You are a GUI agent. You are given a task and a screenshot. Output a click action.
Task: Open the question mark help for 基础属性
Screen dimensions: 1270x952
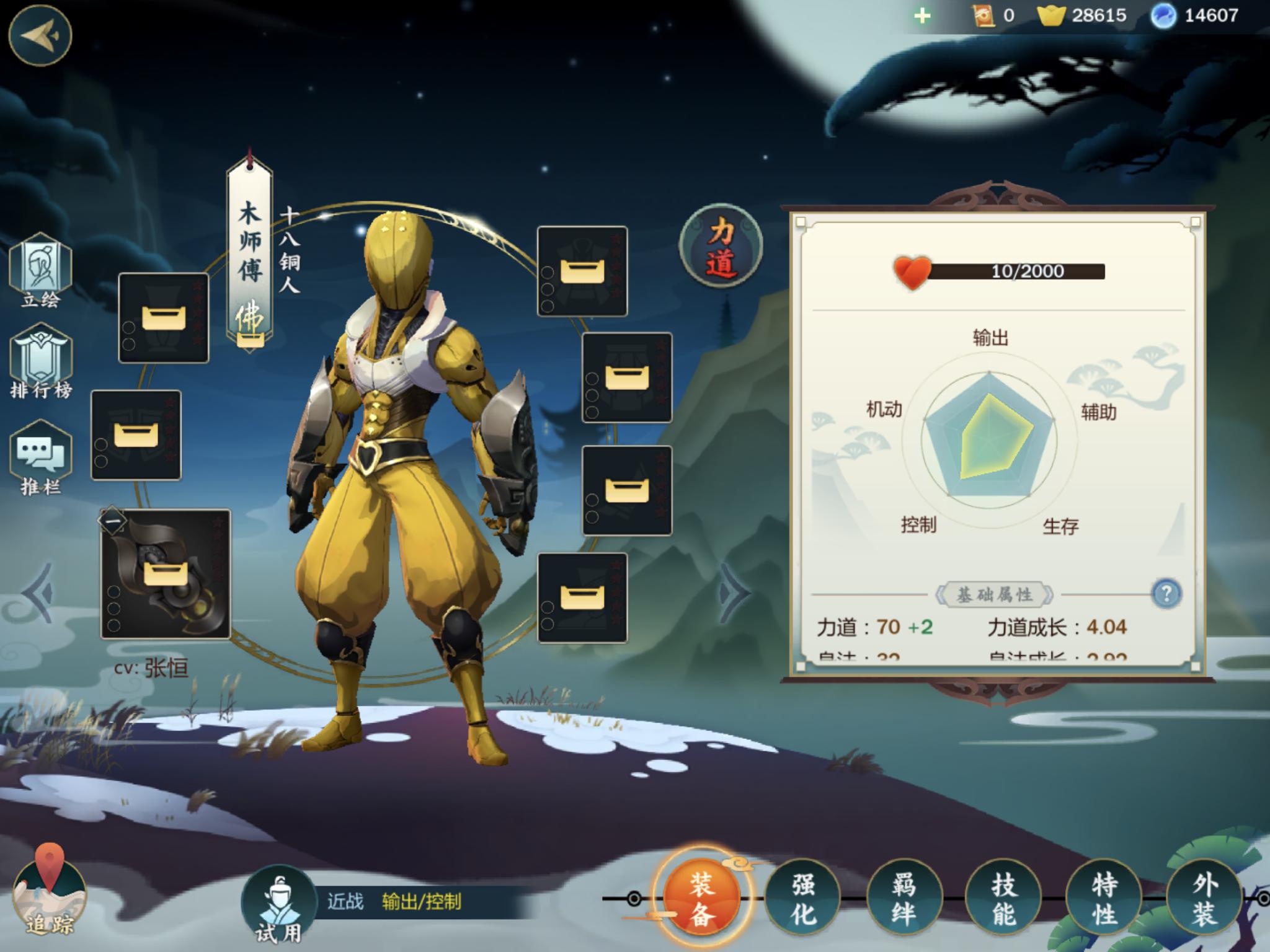coord(1166,594)
